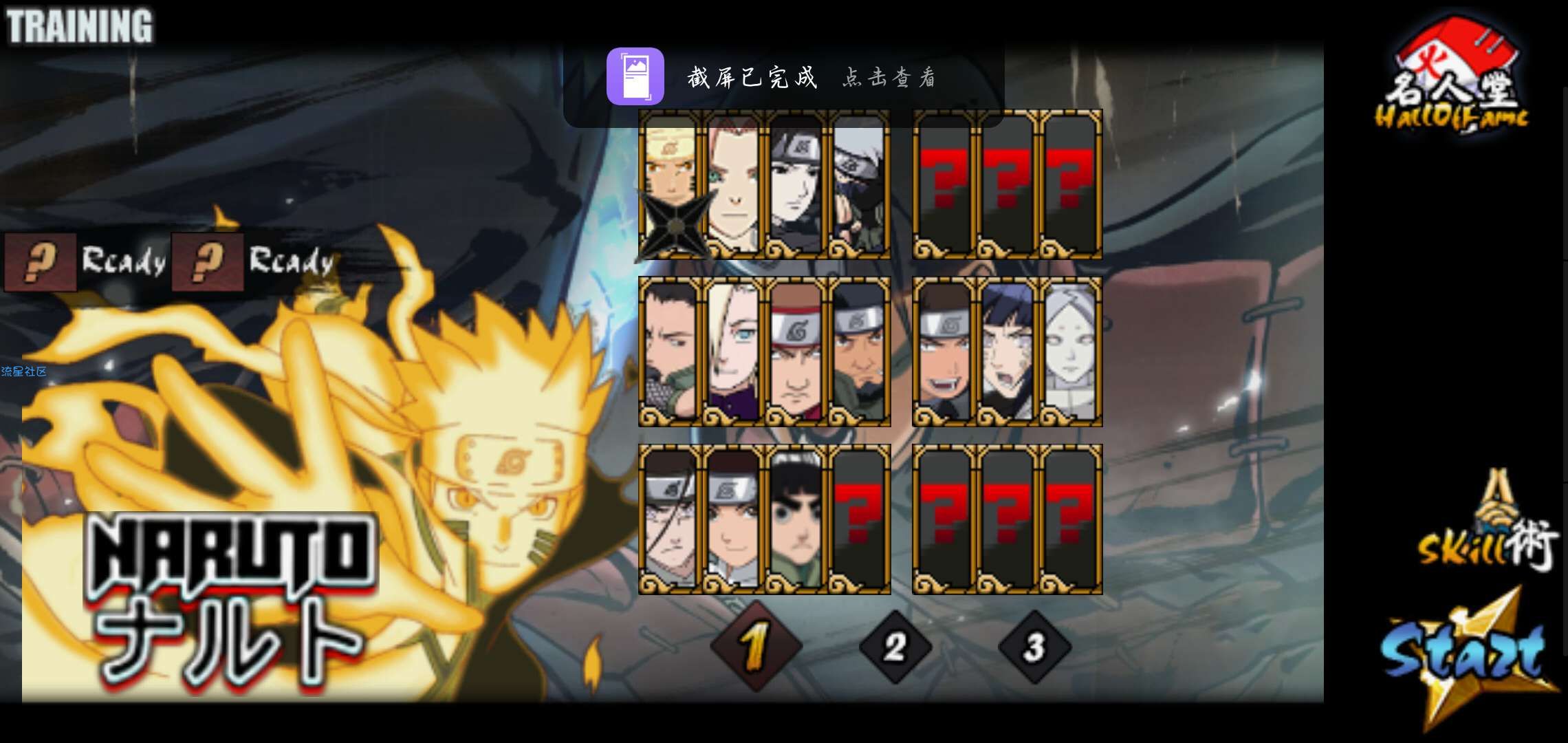Switch to character page 2
The image size is (1568, 743).
pos(895,647)
